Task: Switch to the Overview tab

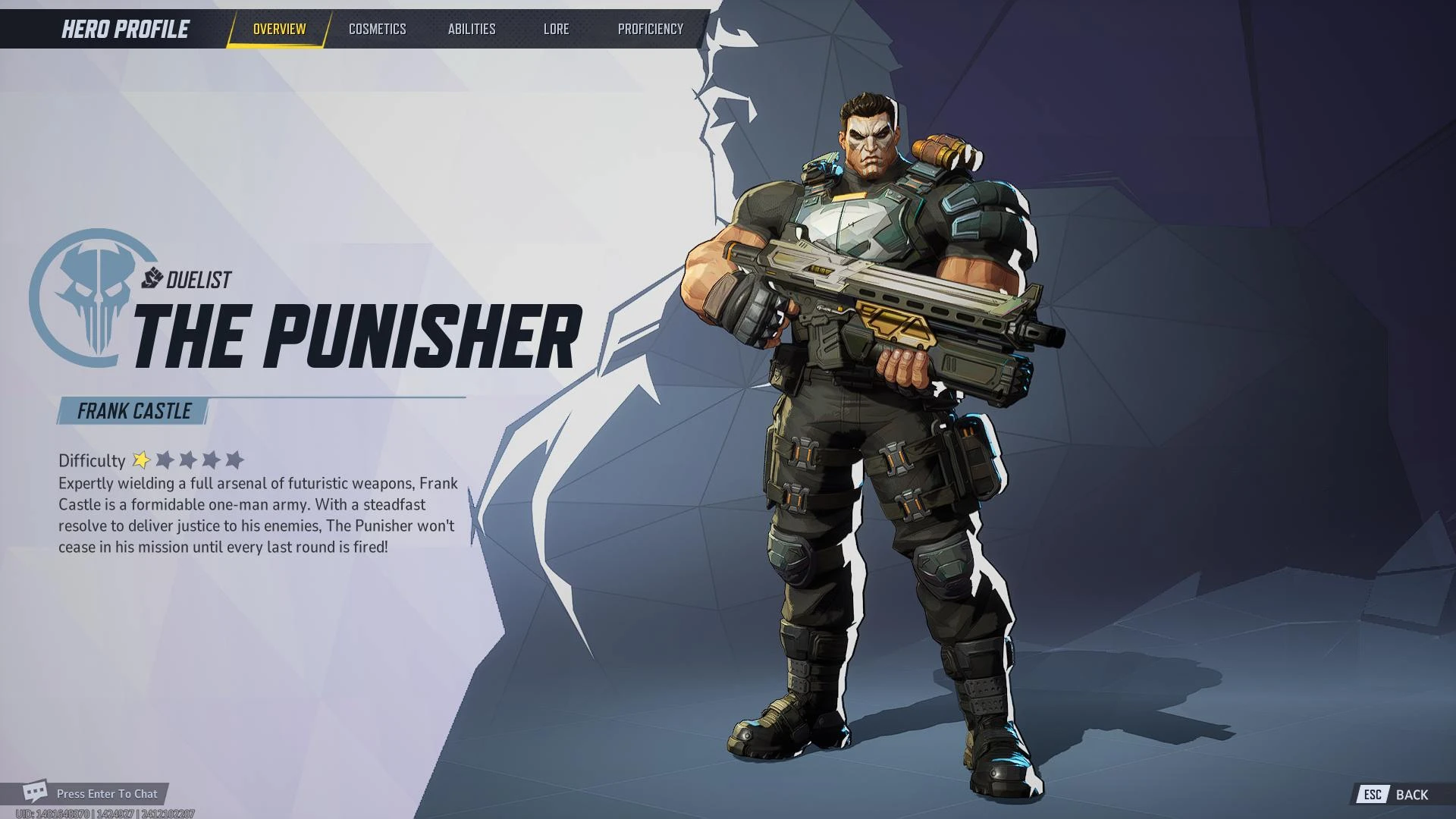Action: pyautogui.click(x=279, y=29)
